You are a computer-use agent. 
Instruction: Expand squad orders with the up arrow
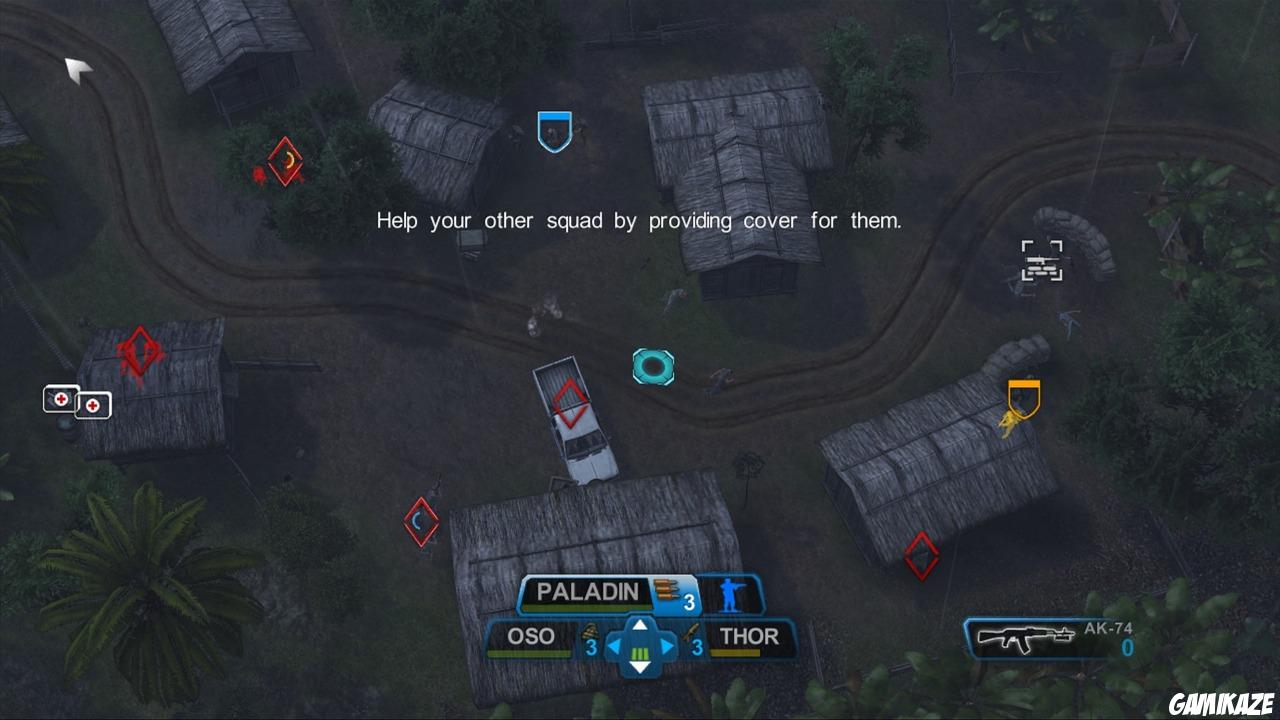click(639, 627)
